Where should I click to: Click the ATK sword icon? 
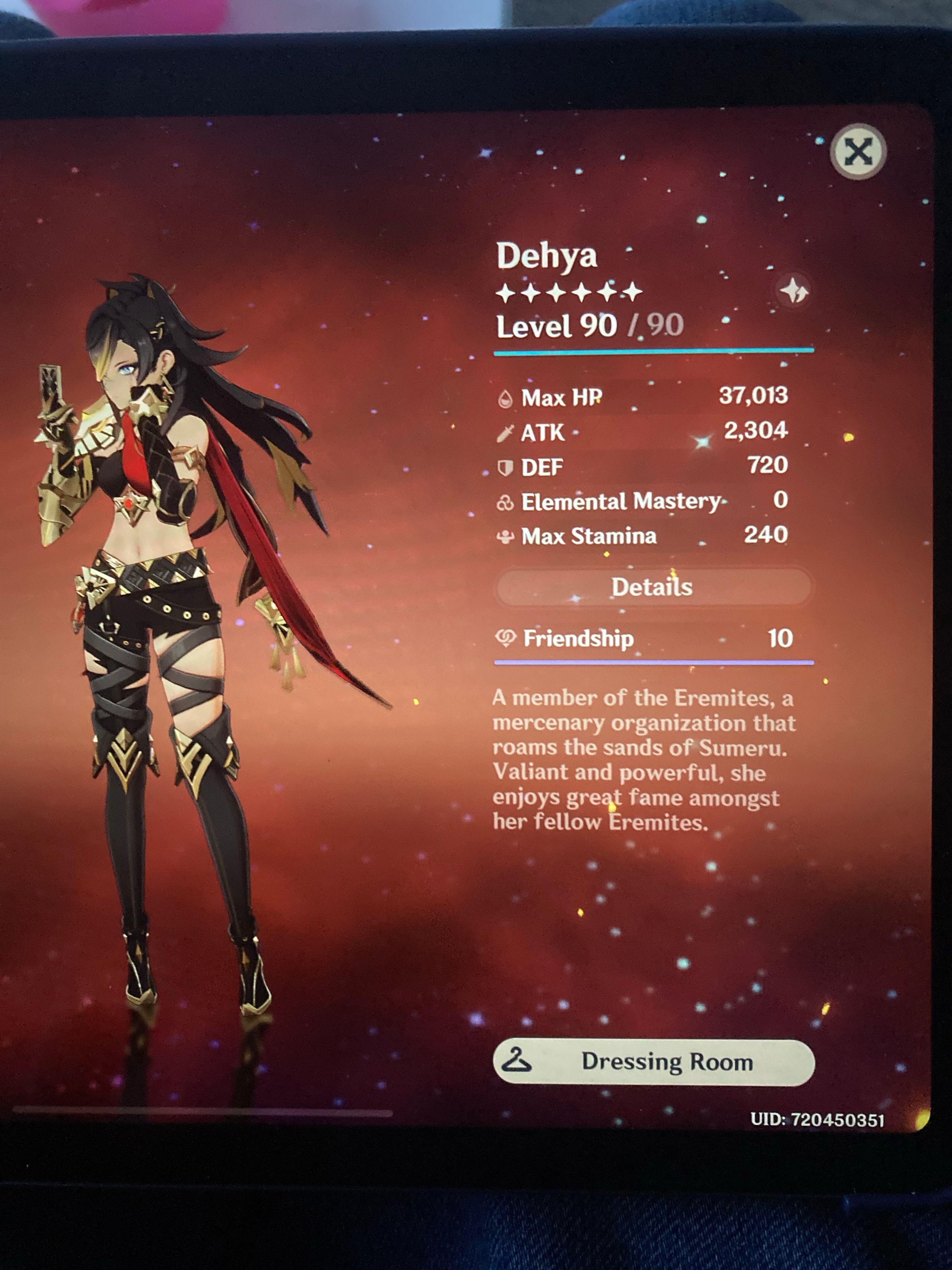point(505,433)
